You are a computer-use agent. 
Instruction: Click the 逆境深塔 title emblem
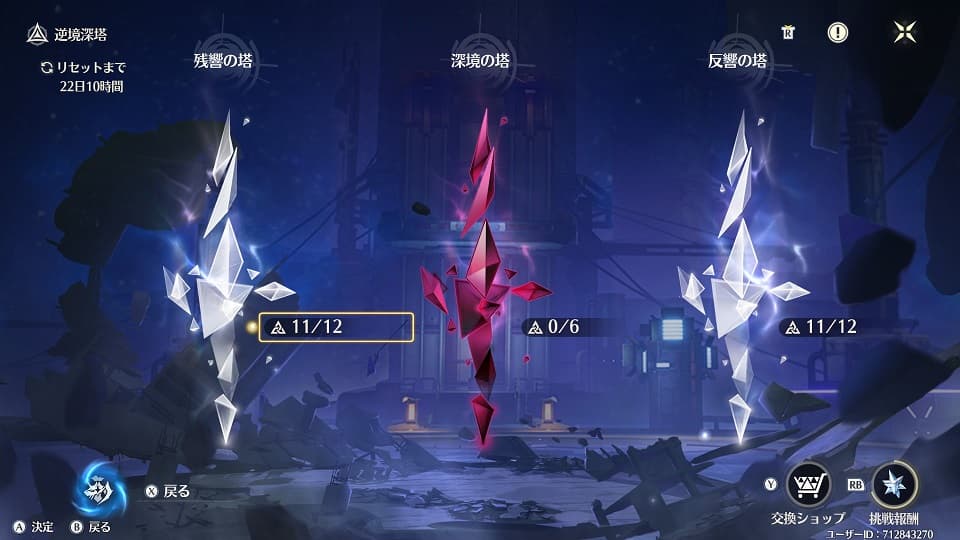[x=36, y=35]
